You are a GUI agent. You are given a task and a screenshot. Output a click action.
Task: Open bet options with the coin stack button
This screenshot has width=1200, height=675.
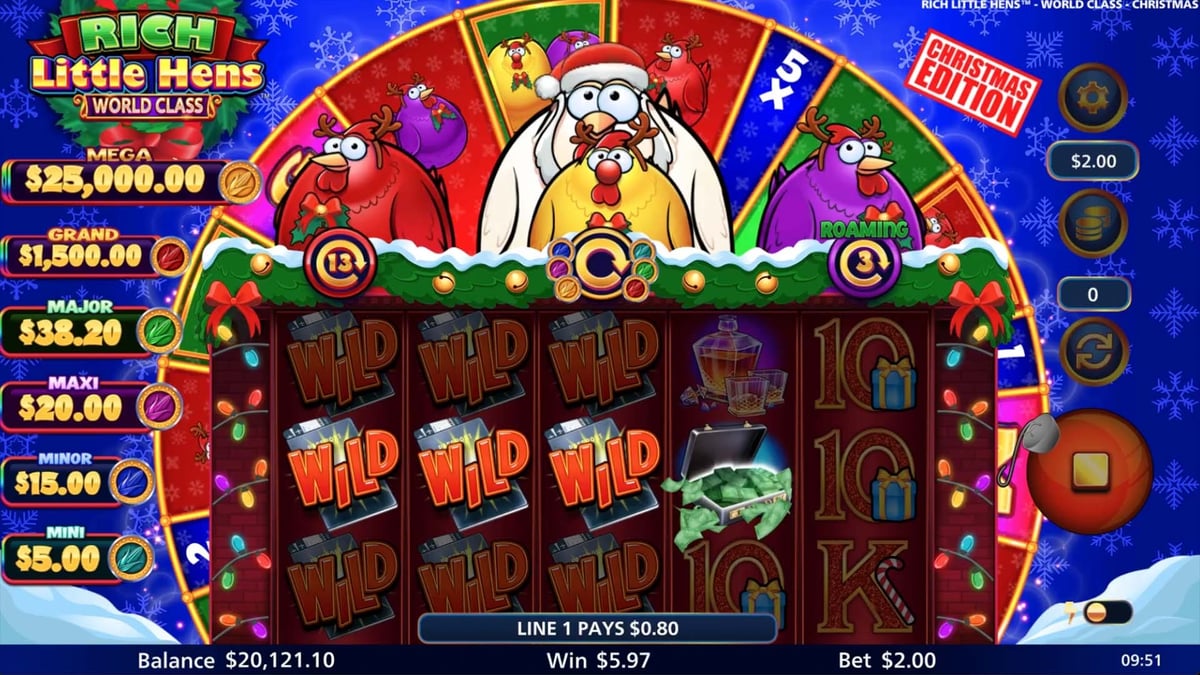coord(1093,224)
